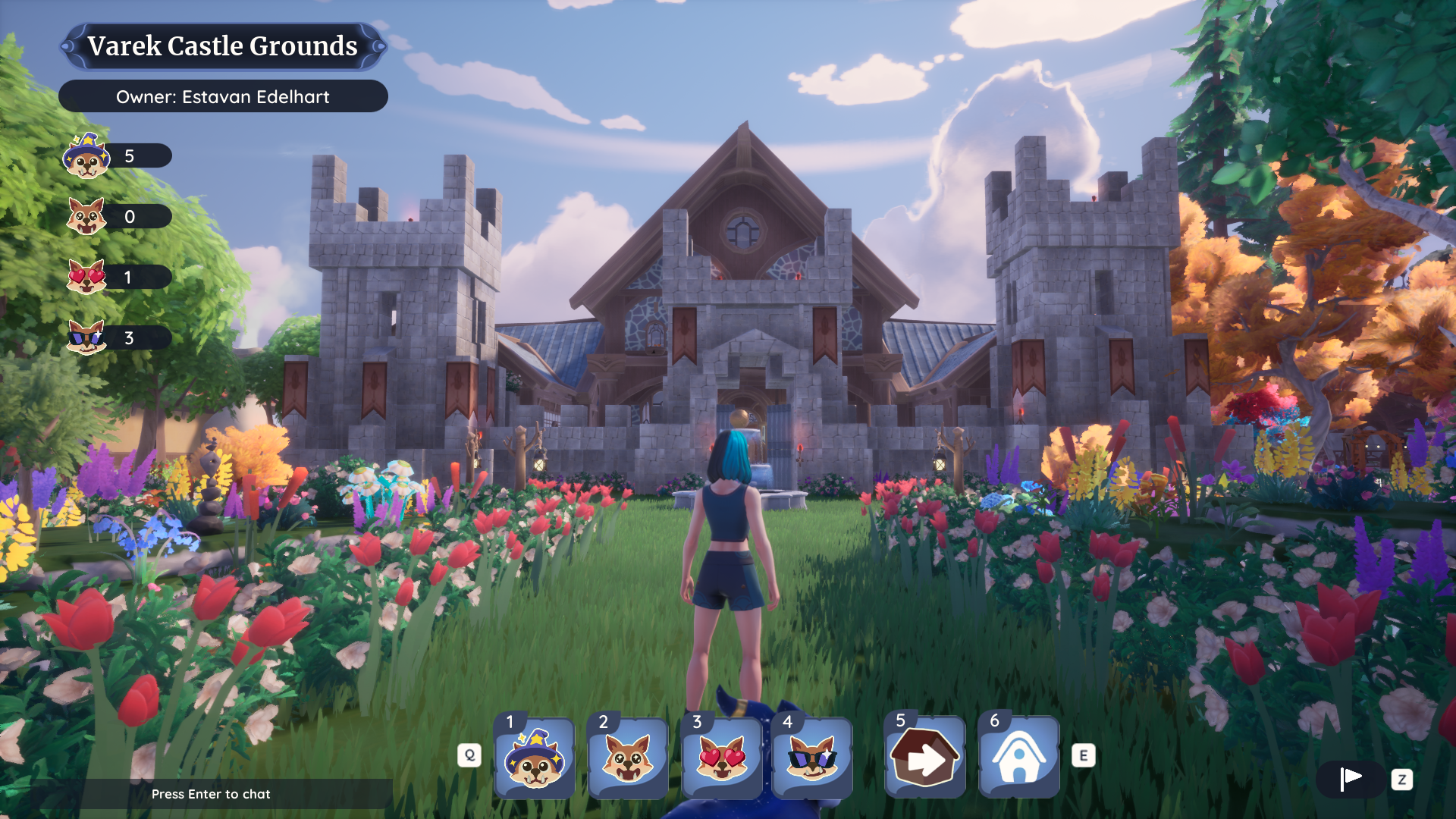1456x819 pixels.
Task: Click the number 5 badge on hotbar slot 5
Action: pyautogui.click(x=901, y=723)
